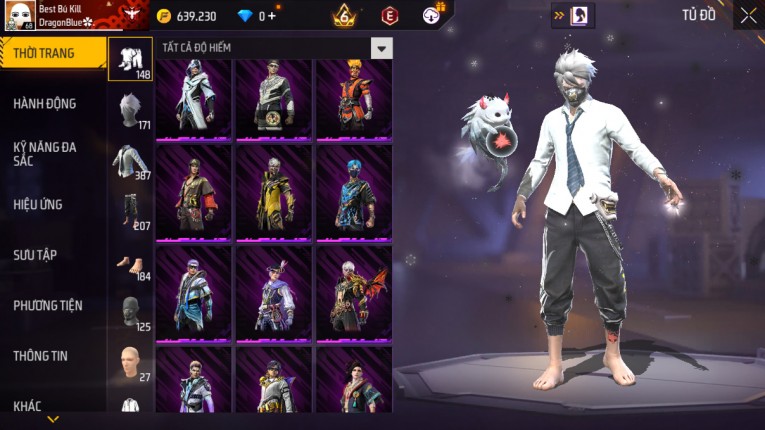Select the black mask subcategory with 125 items
Viewport: 765px width, 430px height.
click(x=130, y=312)
